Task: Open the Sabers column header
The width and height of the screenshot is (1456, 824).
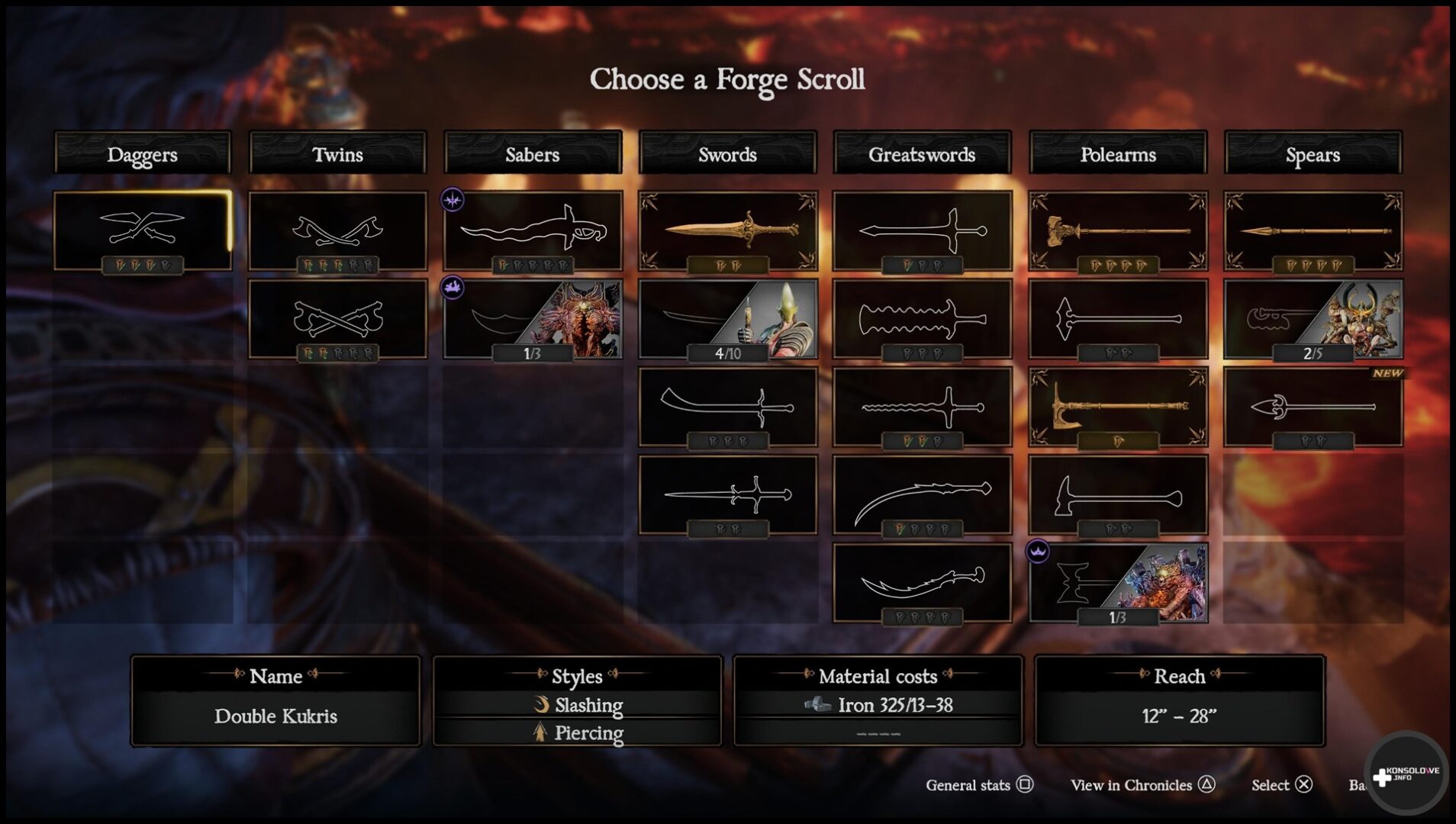Action: click(x=532, y=153)
